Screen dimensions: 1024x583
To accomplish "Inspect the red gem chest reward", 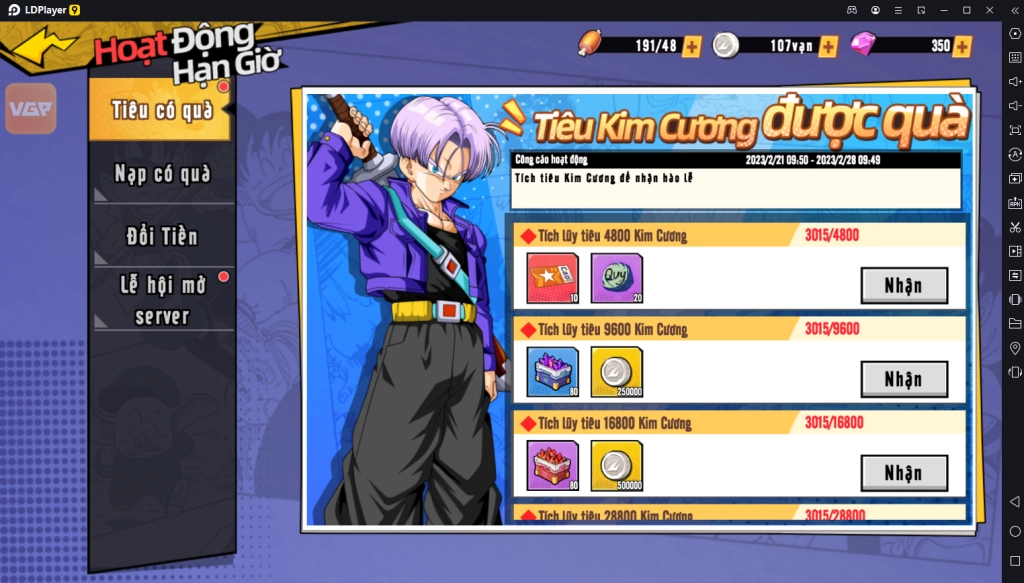I will [552, 466].
